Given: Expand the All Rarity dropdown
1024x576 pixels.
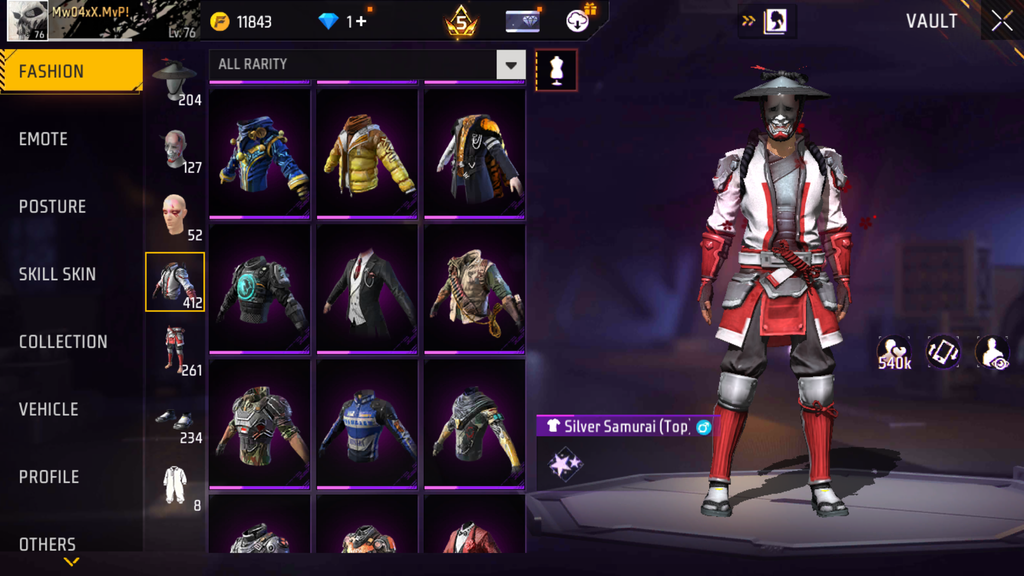Looking at the screenshot, I should (x=510, y=65).
